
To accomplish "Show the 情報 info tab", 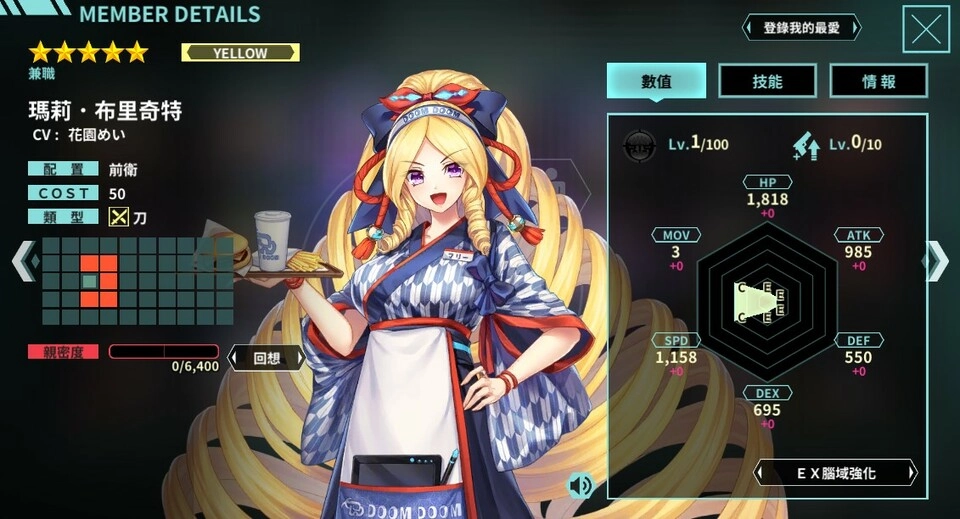I will pyautogui.click(x=879, y=81).
